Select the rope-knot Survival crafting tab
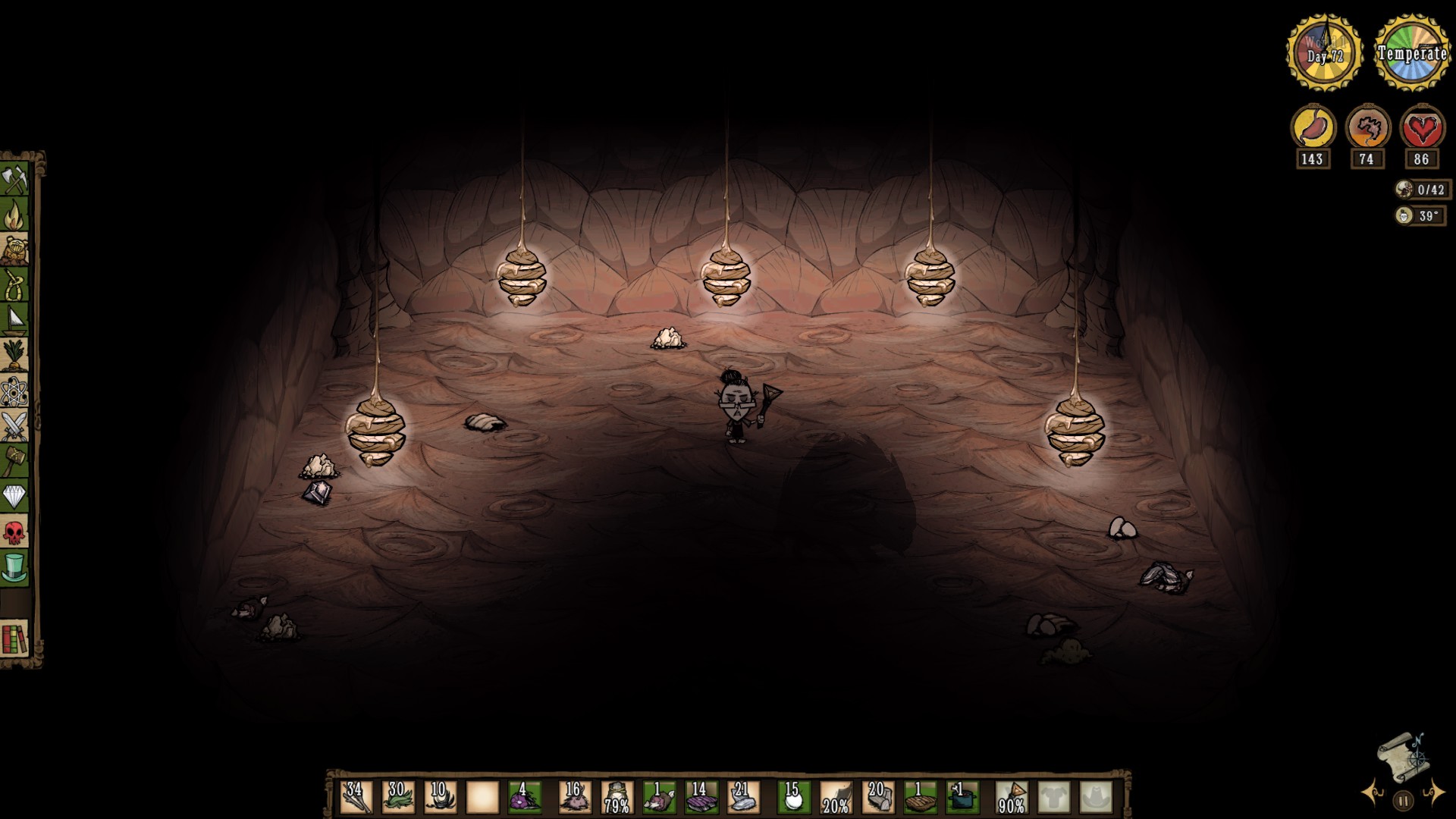Image resolution: width=1456 pixels, height=819 pixels. [14, 285]
